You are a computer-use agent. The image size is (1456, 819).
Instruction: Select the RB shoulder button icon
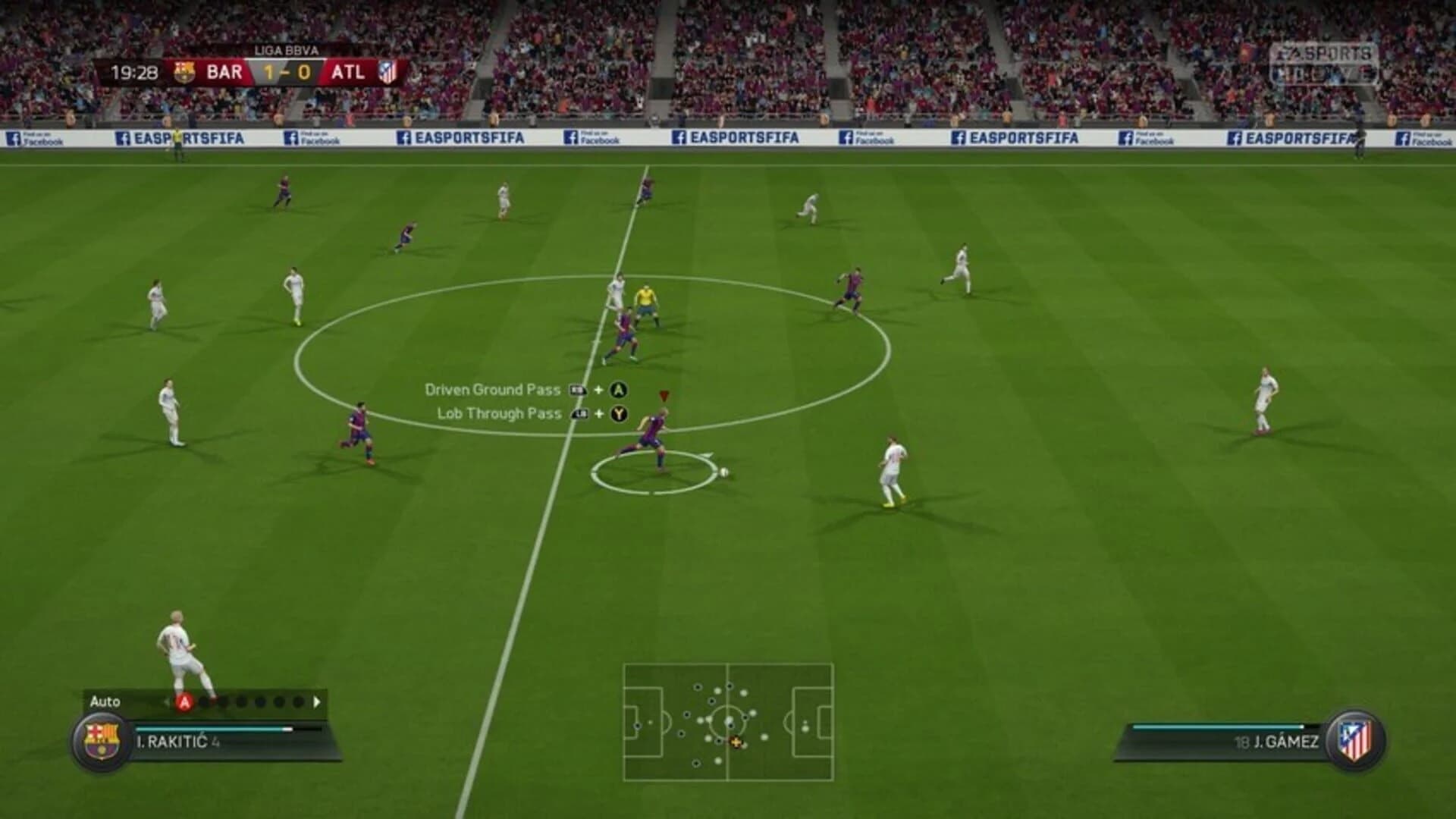tap(578, 389)
